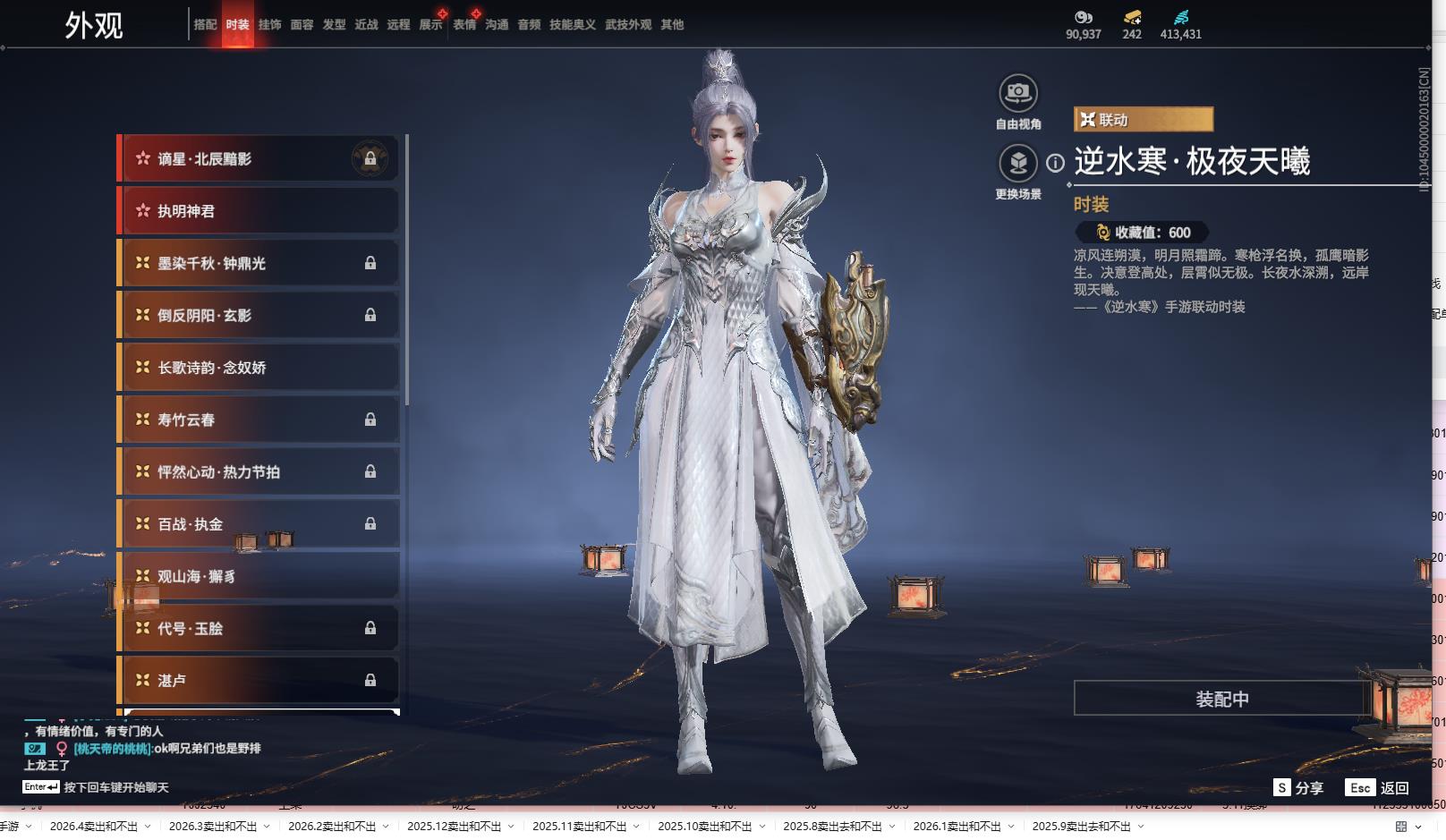Viewport: 1446px width, 840px height.
Task: Click the info icon beside outfit name
Action: point(1056,163)
